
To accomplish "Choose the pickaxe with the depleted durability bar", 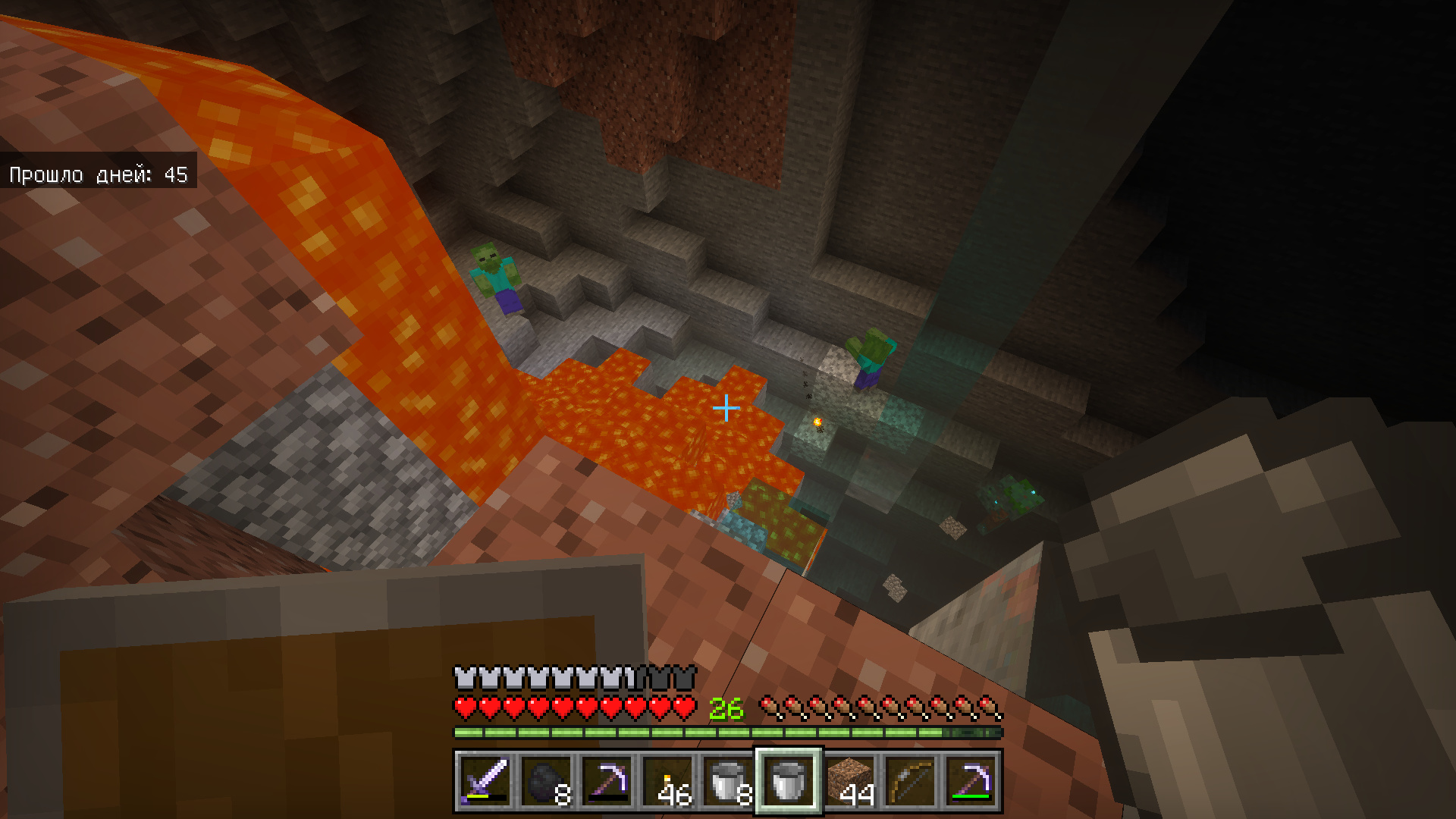I will click(x=606, y=781).
